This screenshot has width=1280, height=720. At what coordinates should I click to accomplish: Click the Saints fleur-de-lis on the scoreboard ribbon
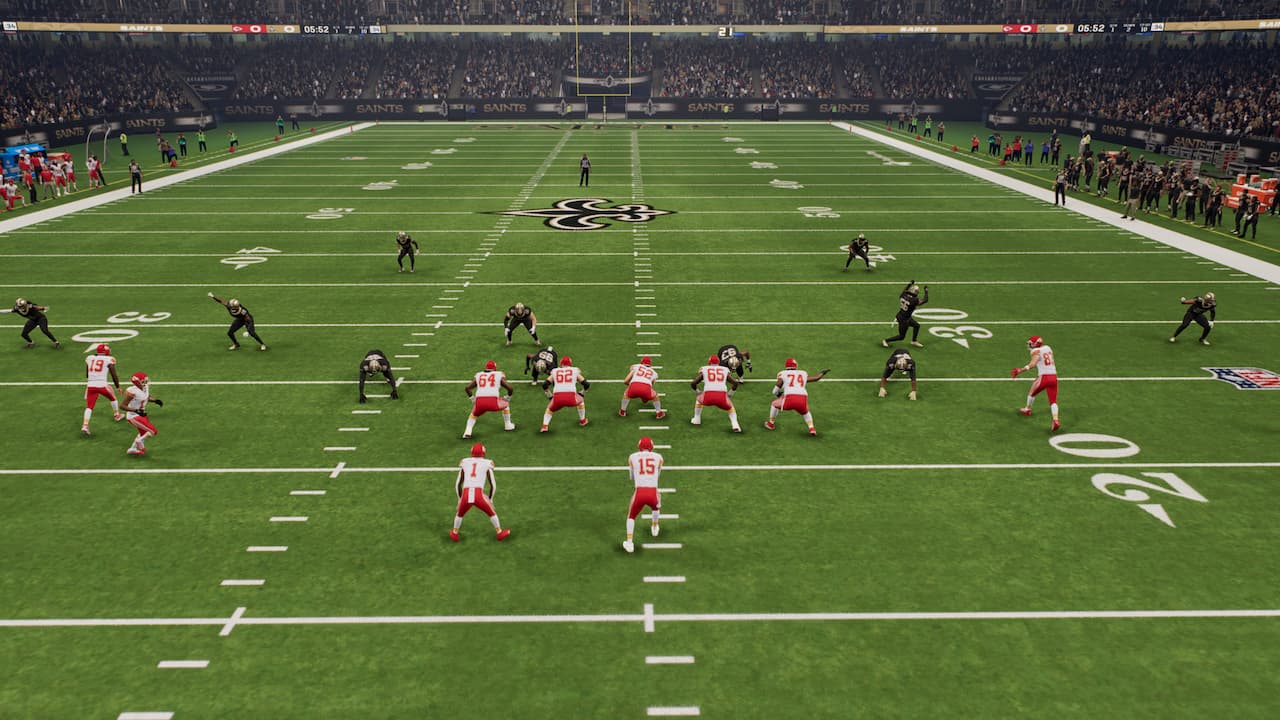point(271,29)
